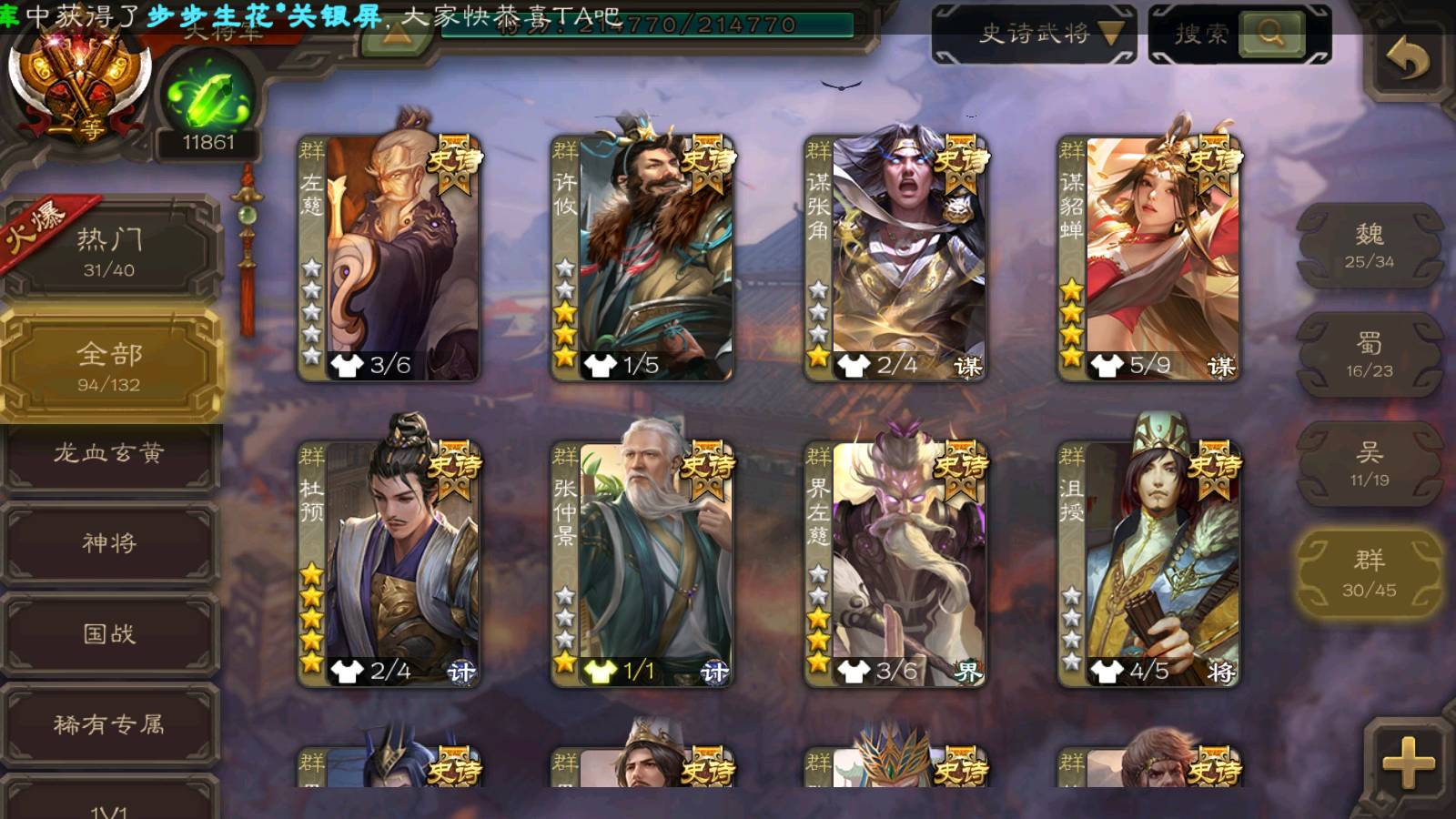This screenshot has width=1456, height=819.
Task: Select the 左慈 general card
Action: click(389, 257)
